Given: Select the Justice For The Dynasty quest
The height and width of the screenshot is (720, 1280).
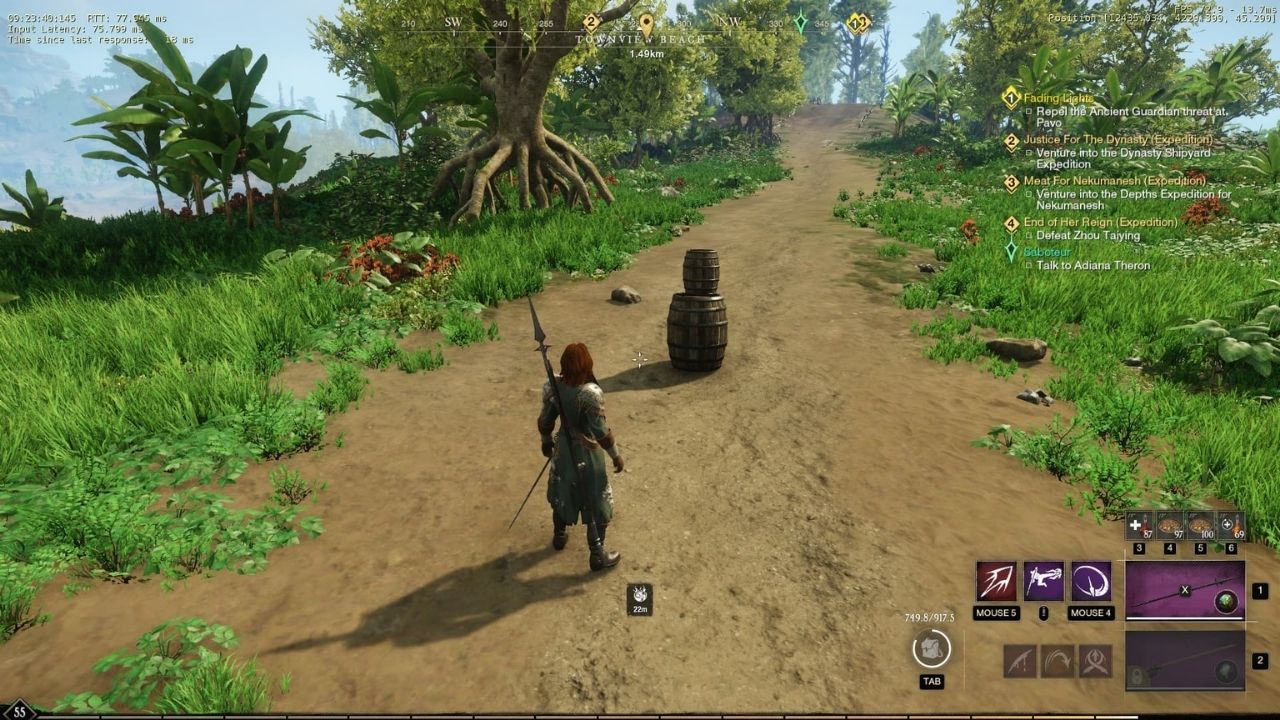Looking at the screenshot, I should point(1117,140).
